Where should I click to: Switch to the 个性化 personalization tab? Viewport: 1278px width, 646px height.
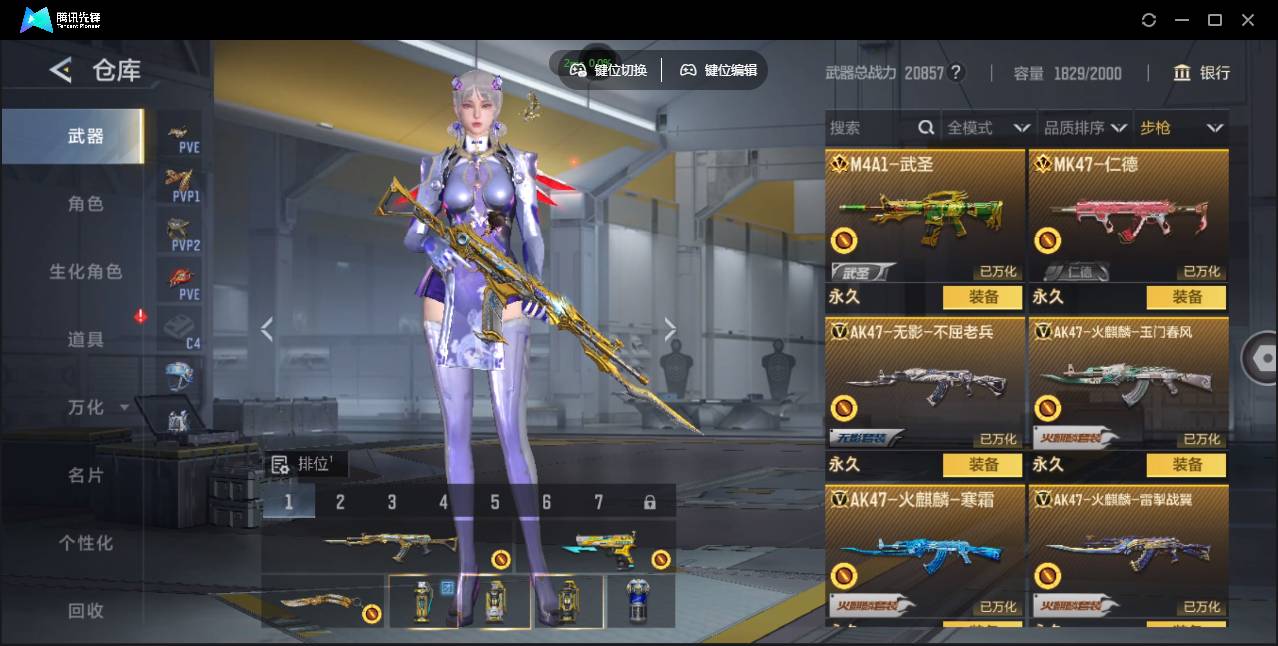coord(85,543)
